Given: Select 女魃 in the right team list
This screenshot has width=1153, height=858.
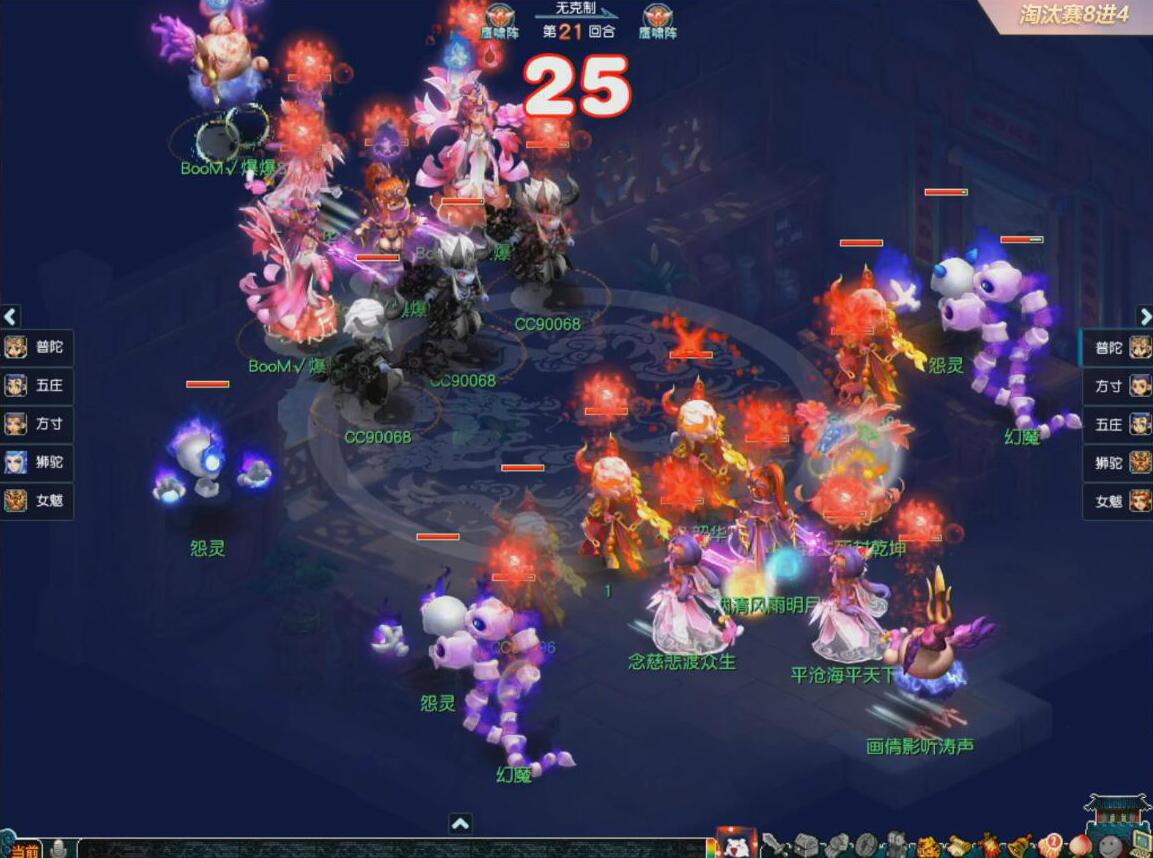Looking at the screenshot, I should coord(1117,501).
